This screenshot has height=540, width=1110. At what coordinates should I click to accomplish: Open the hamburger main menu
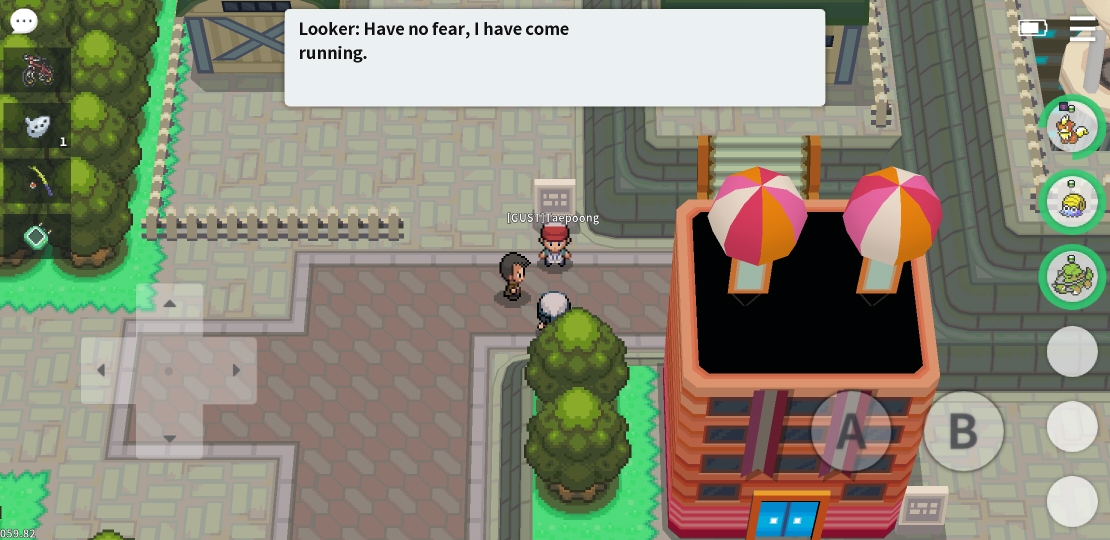[x=1082, y=28]
